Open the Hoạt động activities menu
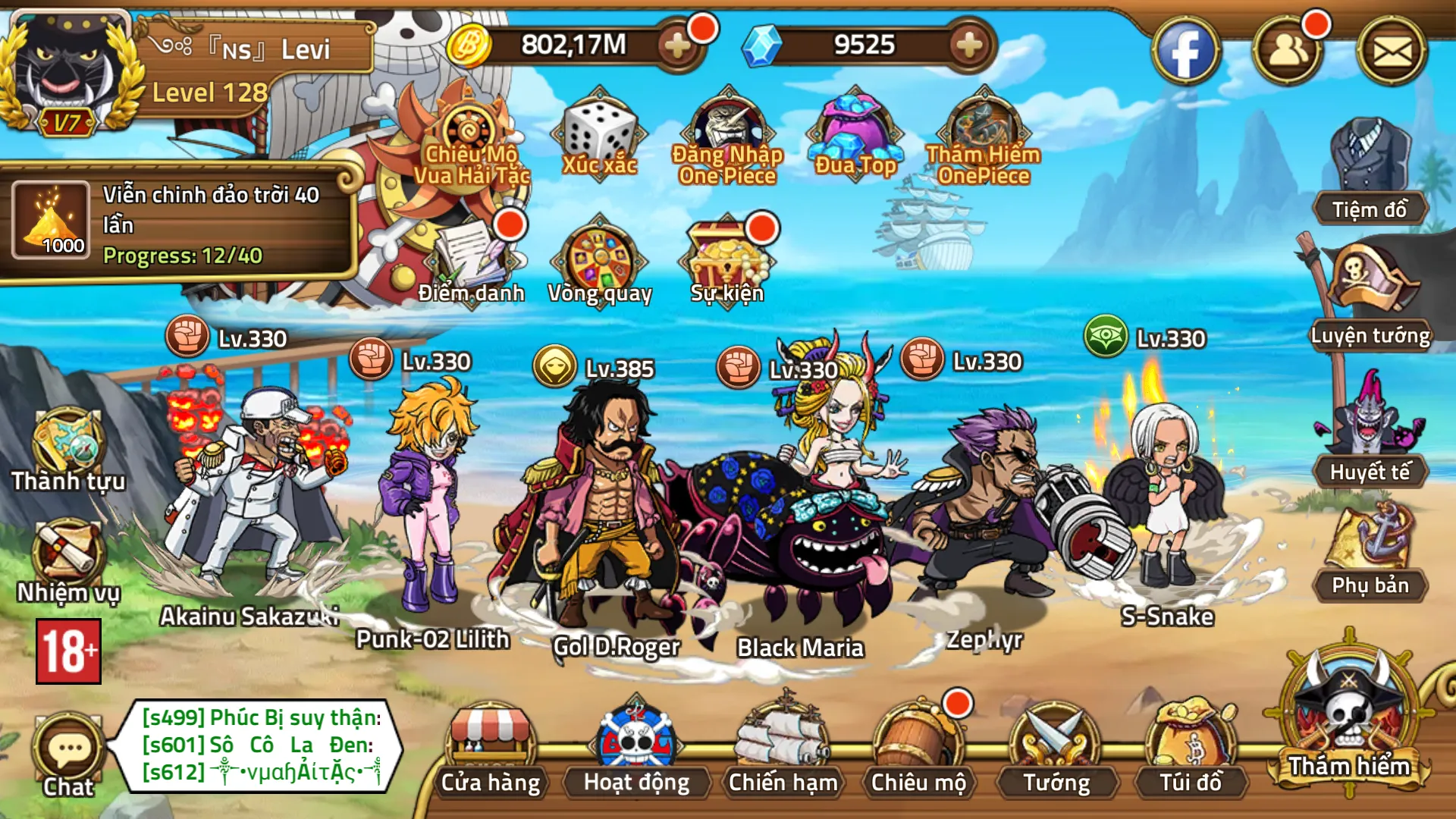This screenshot has height=819, width=1456. (x=636, y=751)
